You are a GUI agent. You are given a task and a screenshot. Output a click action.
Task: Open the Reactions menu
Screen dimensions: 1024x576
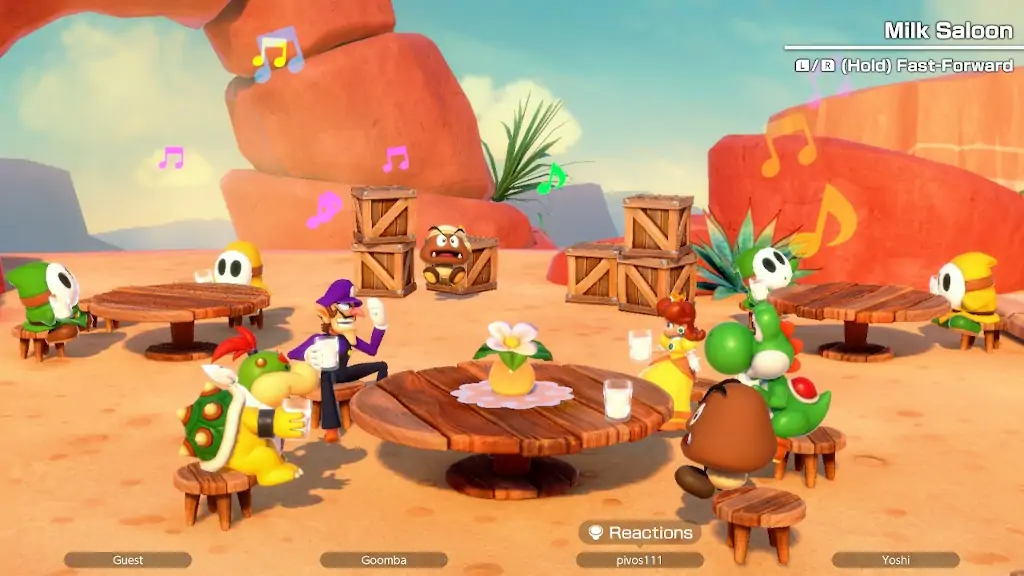(x=640, y=533)
